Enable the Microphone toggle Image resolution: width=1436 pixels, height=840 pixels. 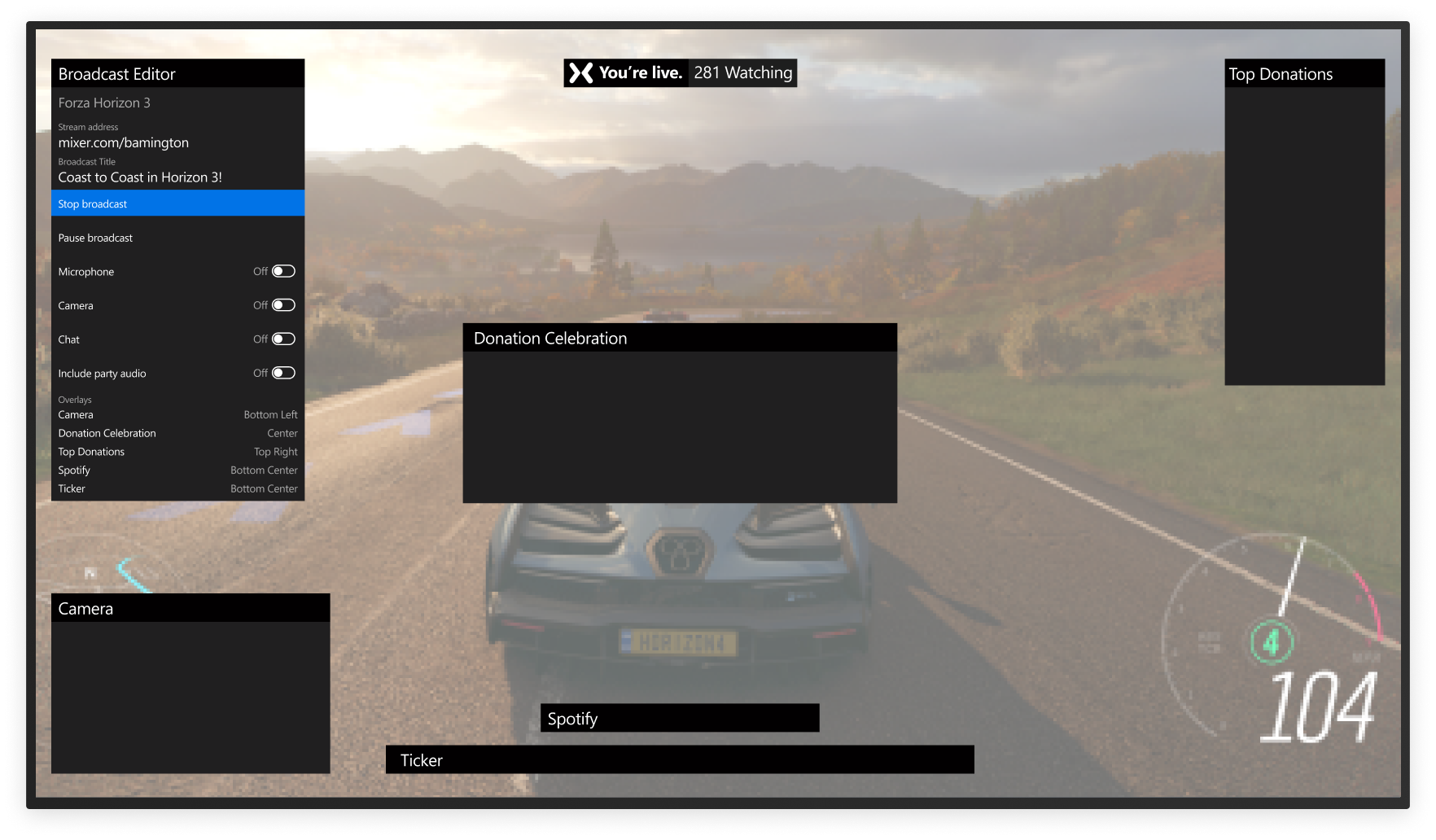(x=284, y=270)
